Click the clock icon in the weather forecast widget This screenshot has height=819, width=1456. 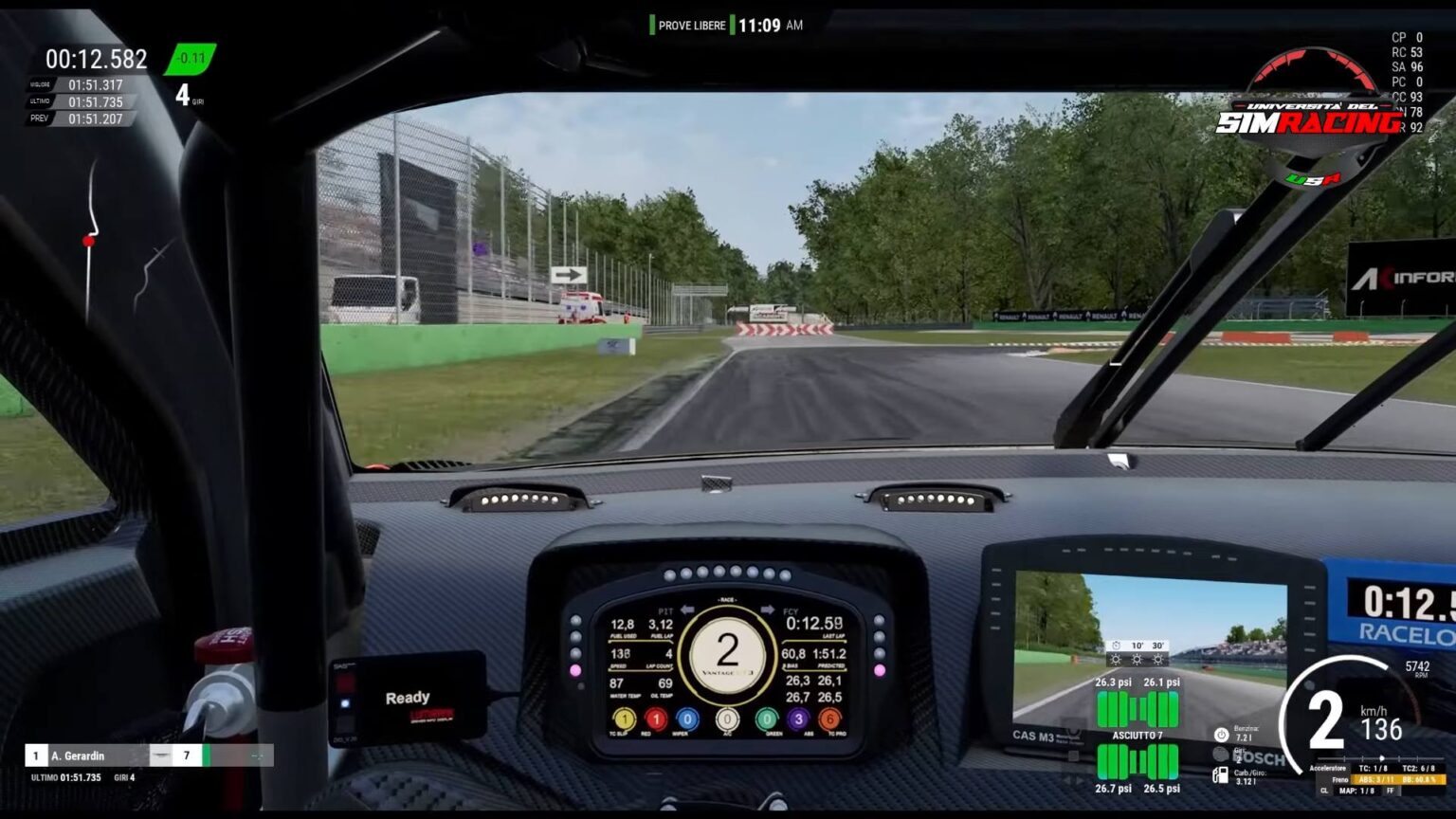point(1116,646)
